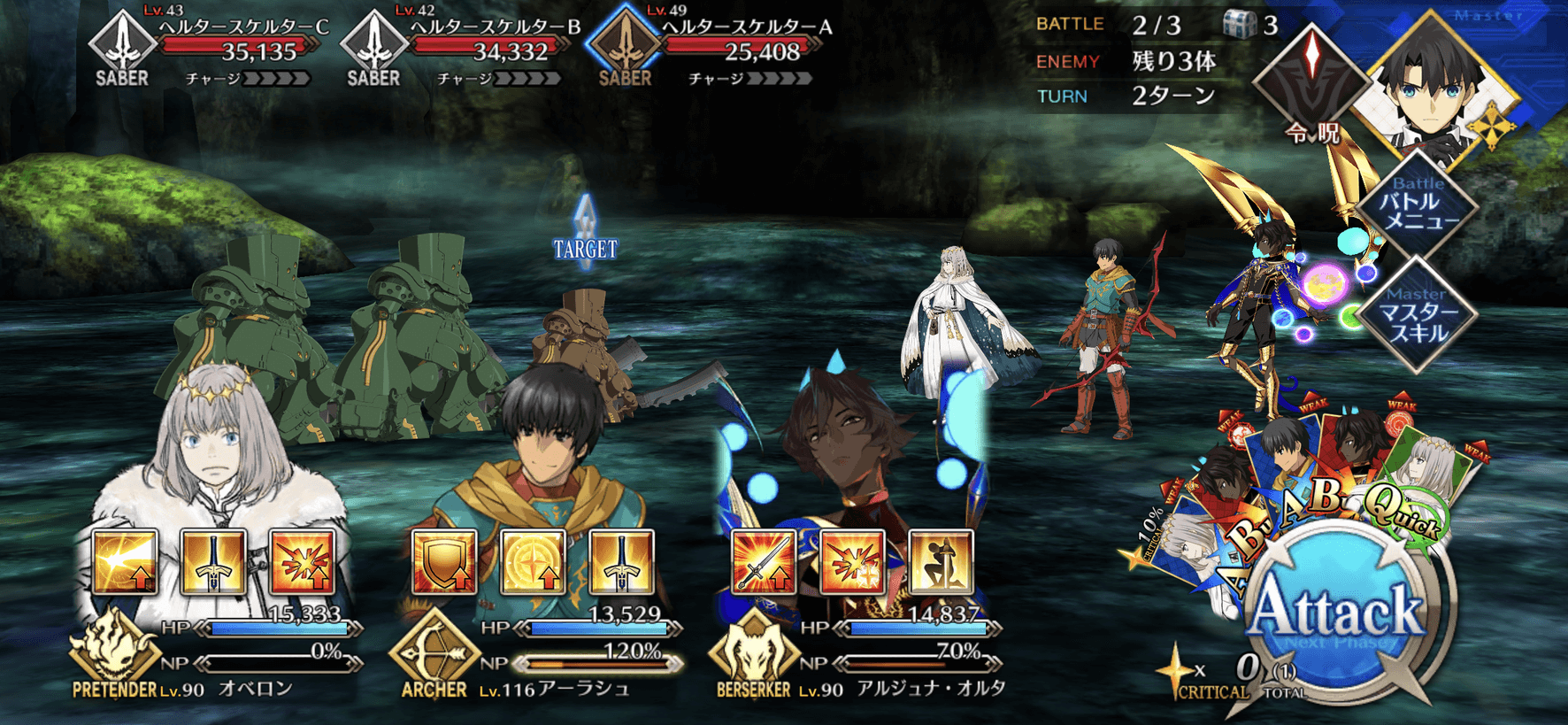1568x725 pixels.
Task: Activate Arjuna Alter's red burst skill
Action: click(852, 562)
